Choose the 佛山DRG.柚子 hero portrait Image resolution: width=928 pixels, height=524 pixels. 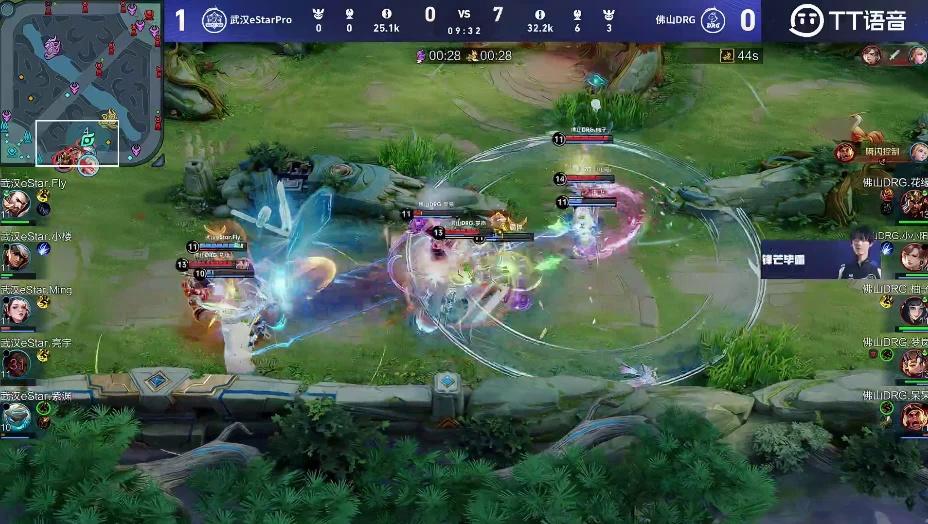(x=913, y=310)
